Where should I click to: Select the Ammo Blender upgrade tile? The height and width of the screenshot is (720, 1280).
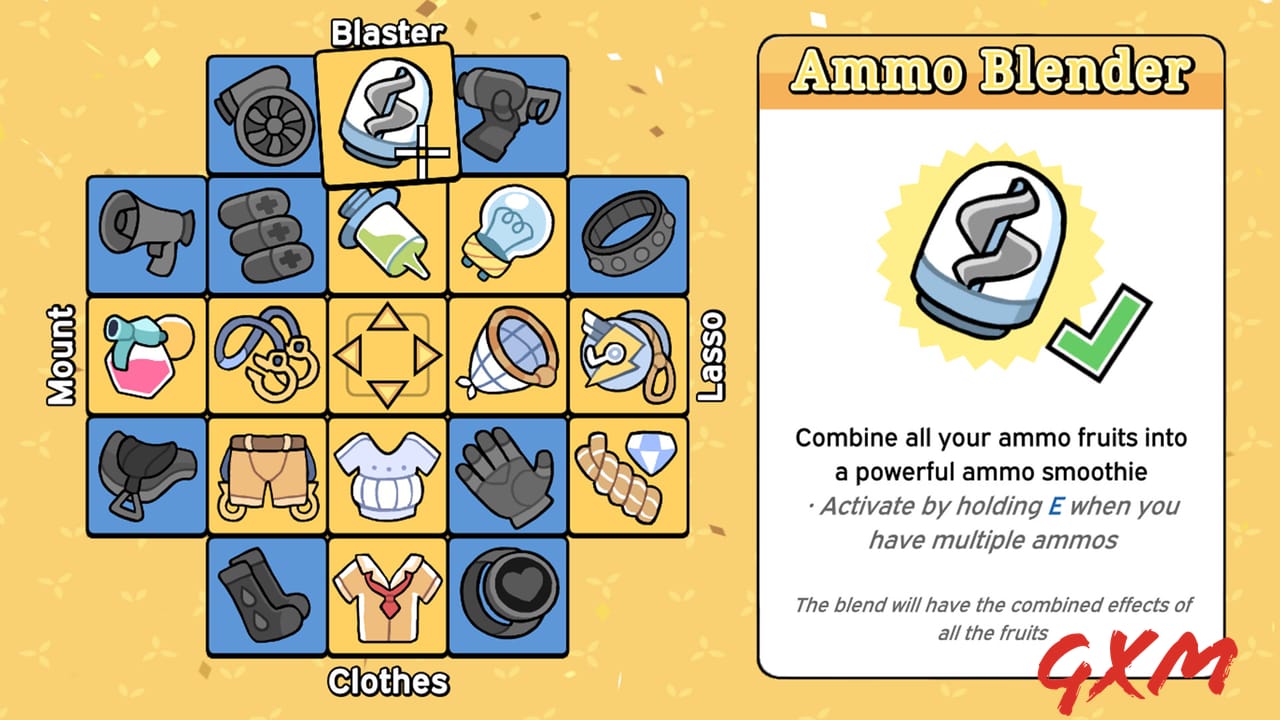pos(387,112)
